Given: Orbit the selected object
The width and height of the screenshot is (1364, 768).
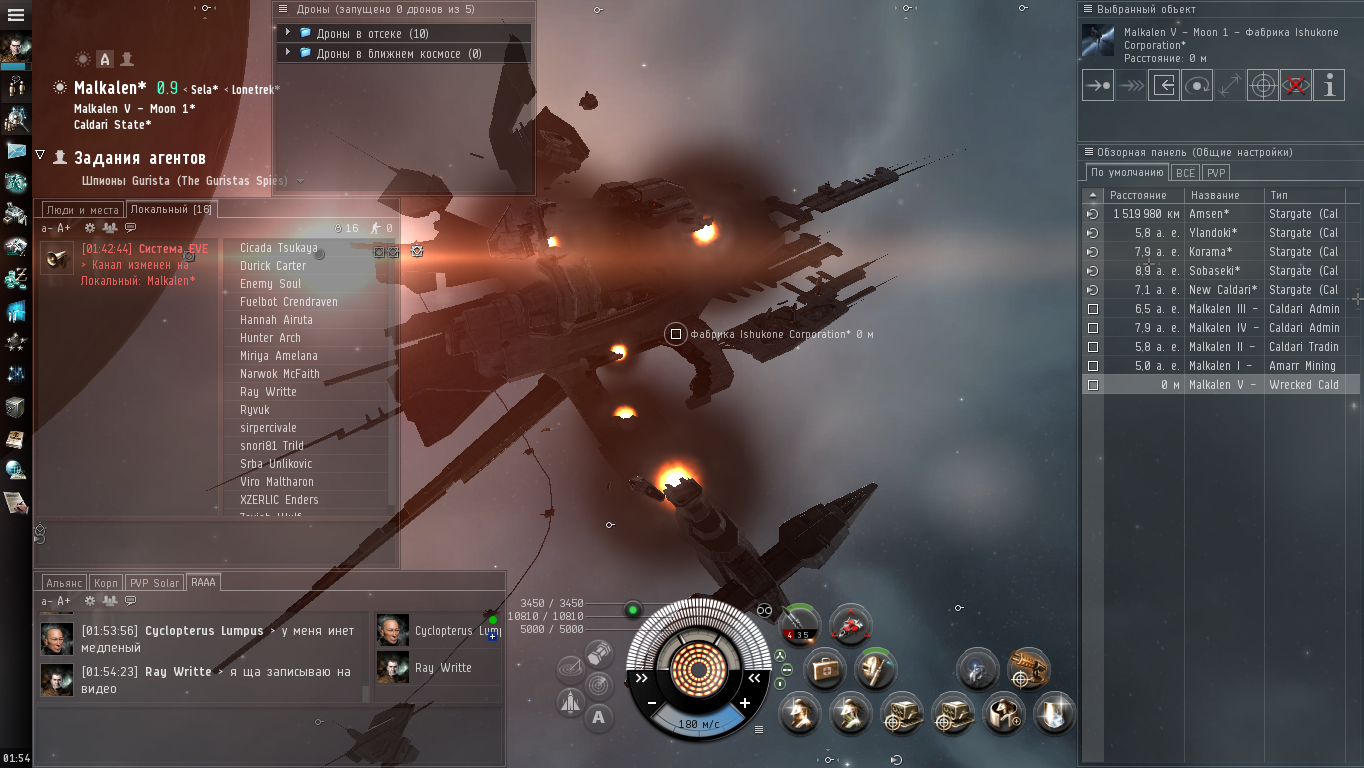Looking at the screenshot, I should click(x=1197, y=85).
